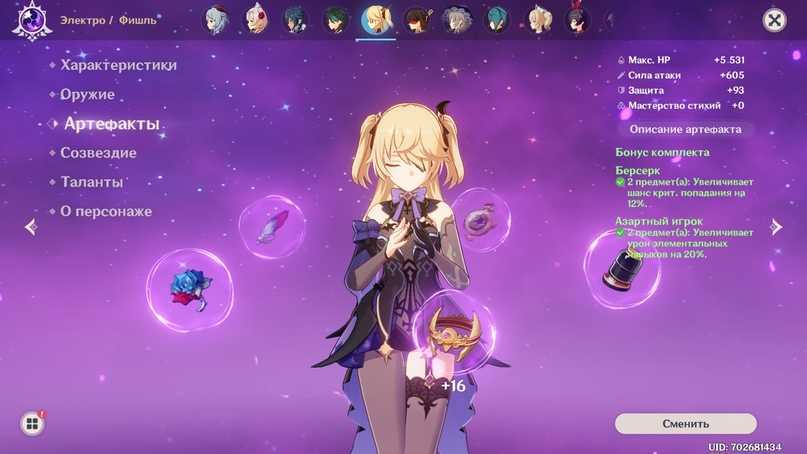The width and height of the screenshot is (807, 454).
Task: Open the Характеристики menu entry
Action: click(x=118, y=65)
